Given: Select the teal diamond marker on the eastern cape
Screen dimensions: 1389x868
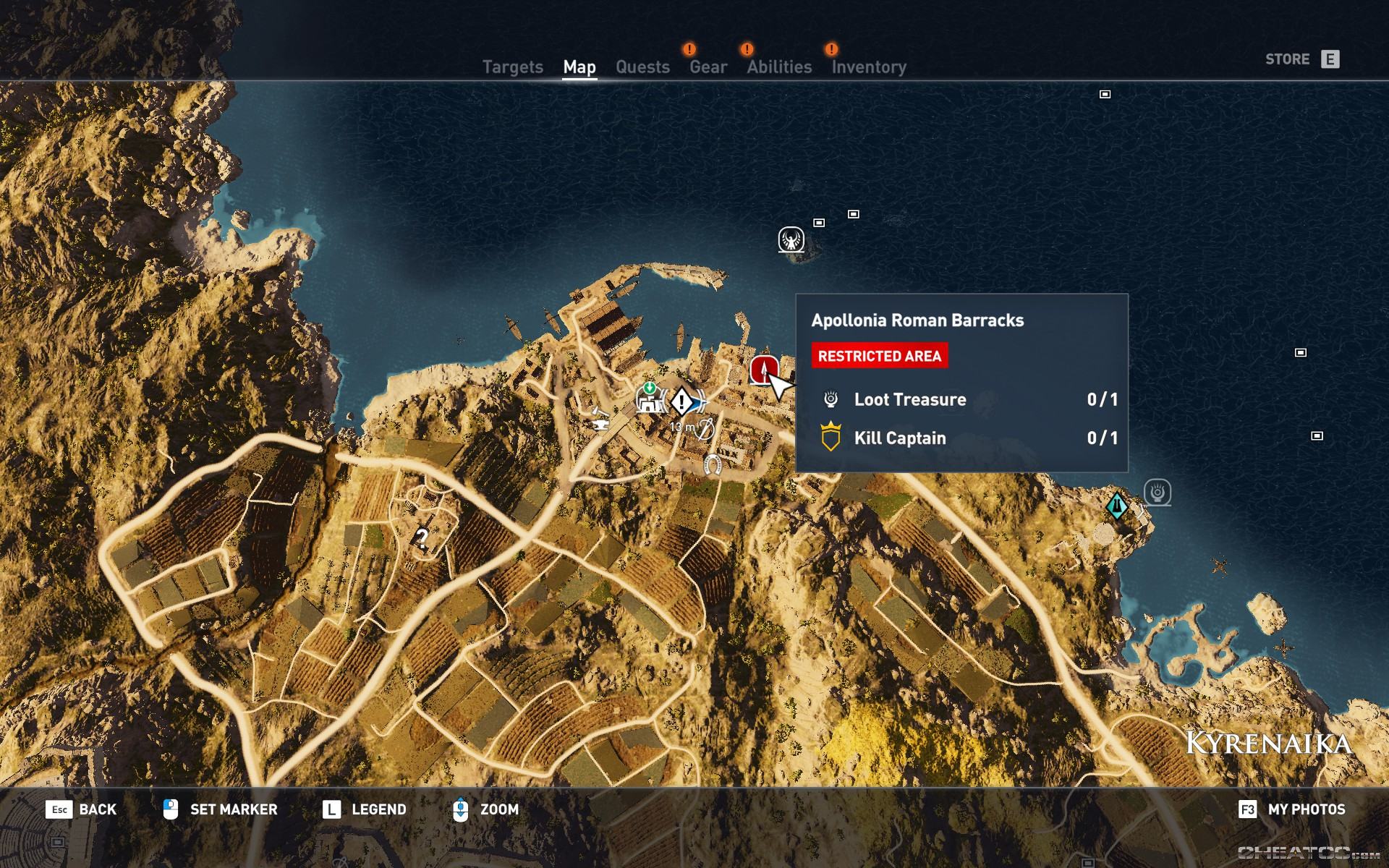Looking at the screenshot, I should click(x=1117, y=506).
